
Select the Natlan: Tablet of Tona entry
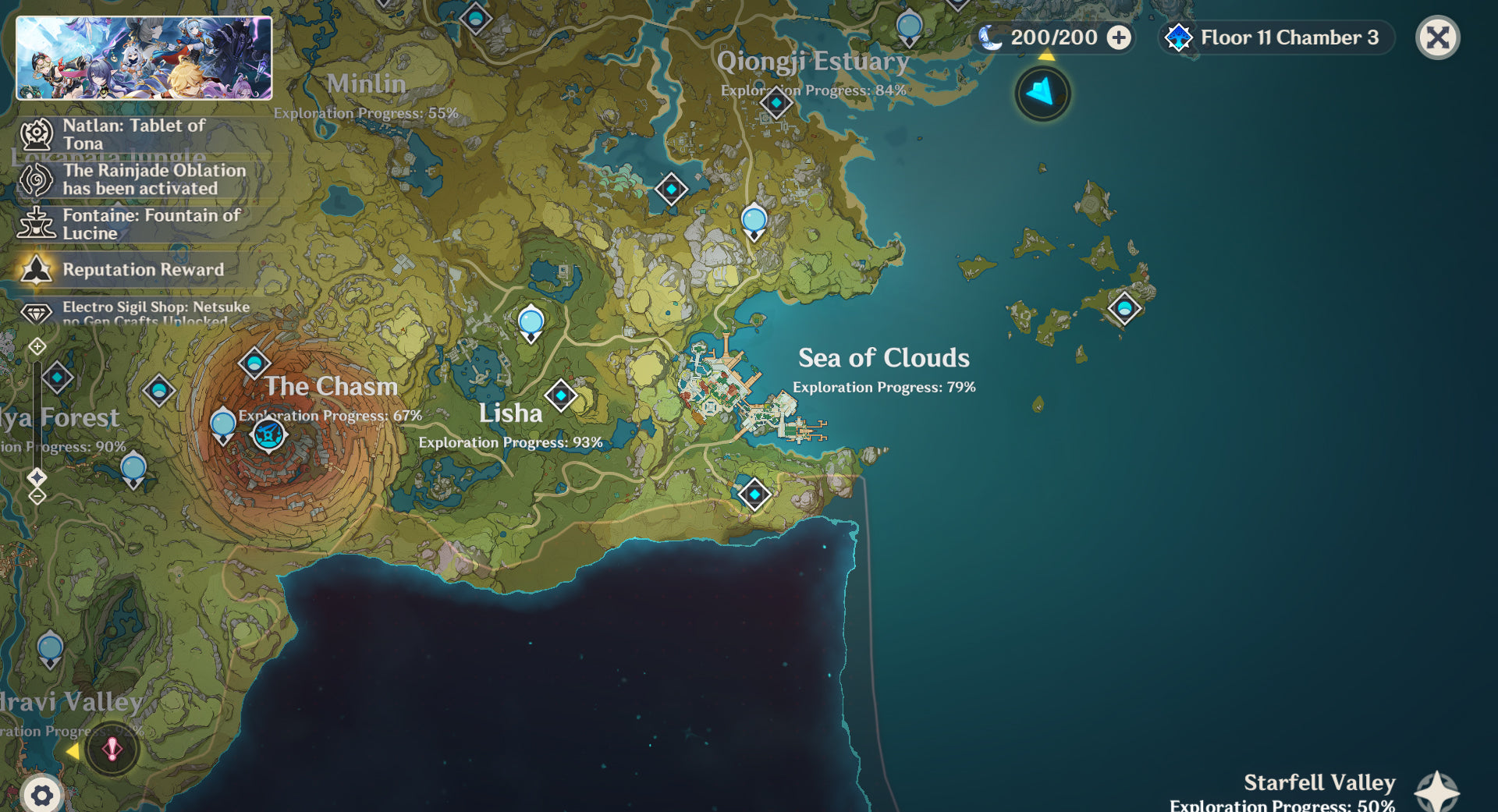pos(133,134)
